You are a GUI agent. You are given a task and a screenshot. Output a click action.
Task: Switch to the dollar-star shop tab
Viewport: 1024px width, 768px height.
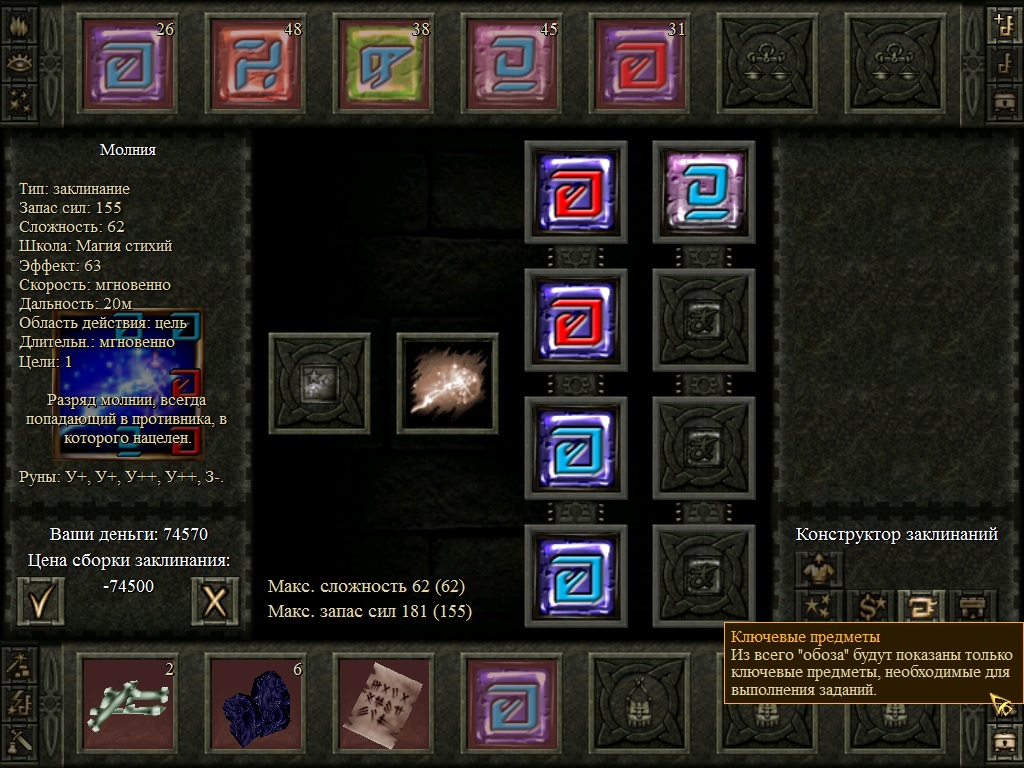point(869,605)
